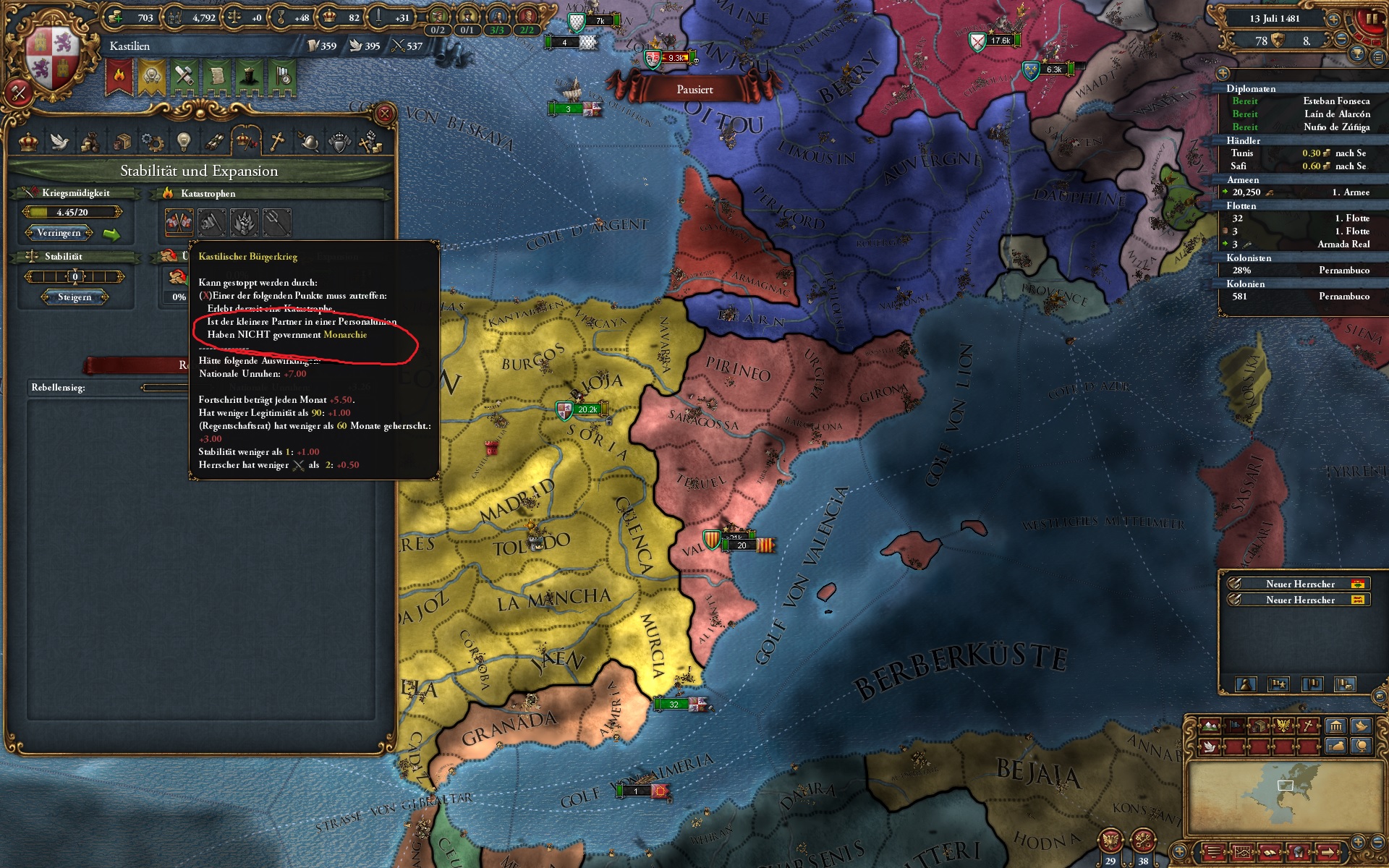Expand outliner options with the plus icon

point(1223,74)
